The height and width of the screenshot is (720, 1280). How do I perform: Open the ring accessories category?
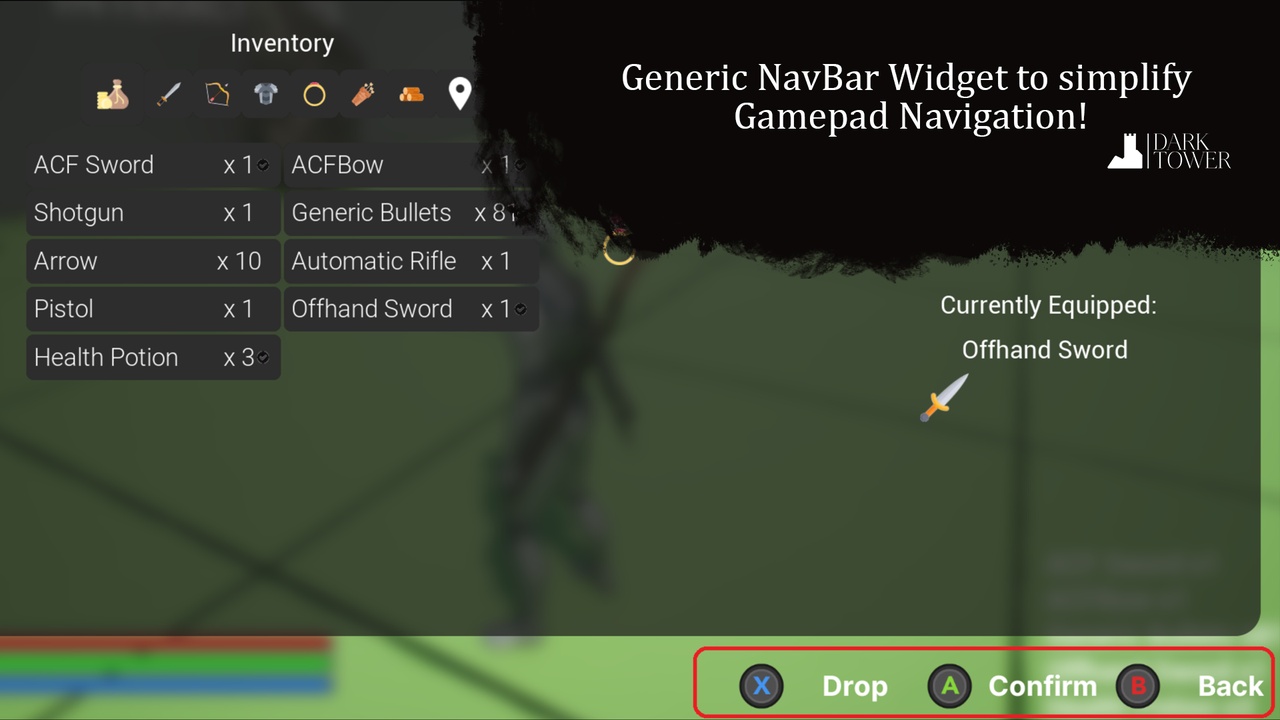(314, 93)
